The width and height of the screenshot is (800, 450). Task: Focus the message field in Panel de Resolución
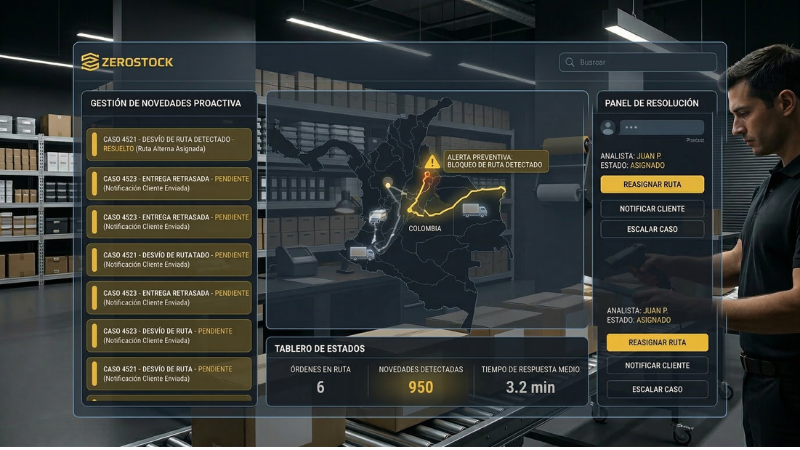[x=662, y=128]
